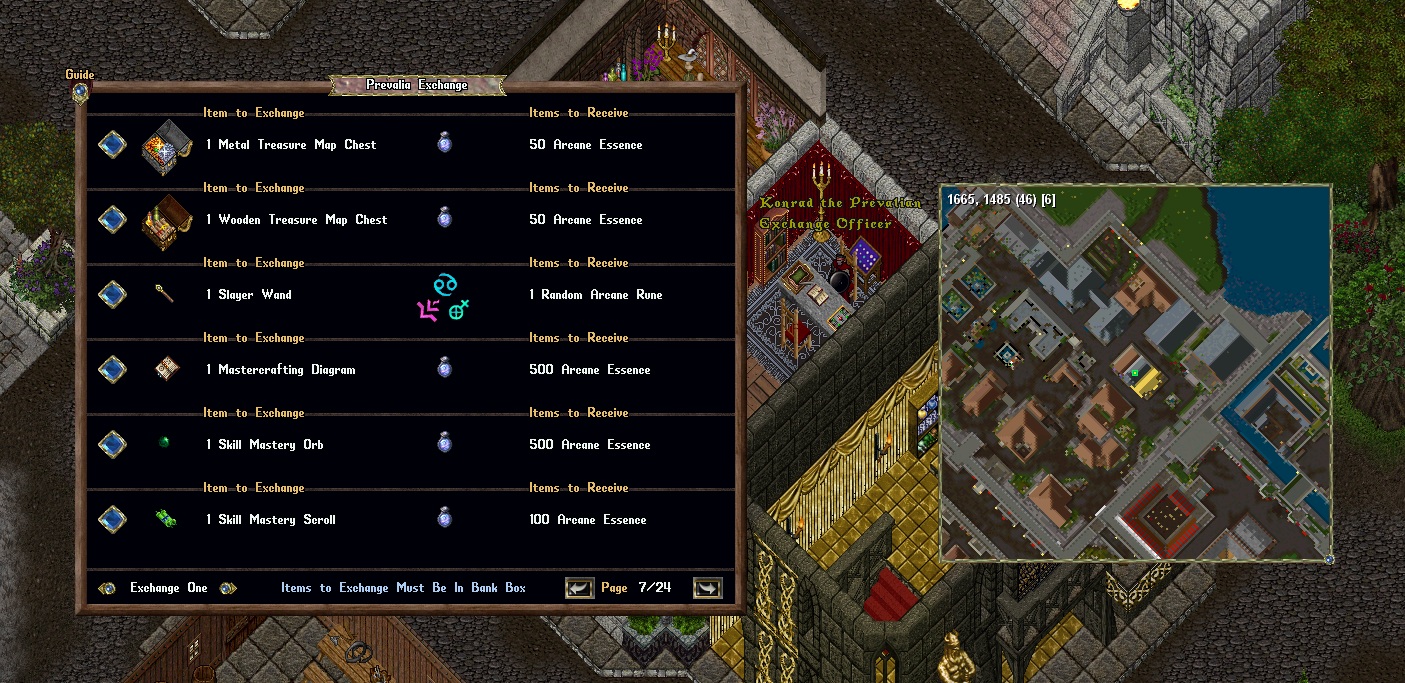Select the Skill Mastery Orb exchange gem
This screenshot has width=1405, height=683.
pyautogui.click(x=112, y=445)
